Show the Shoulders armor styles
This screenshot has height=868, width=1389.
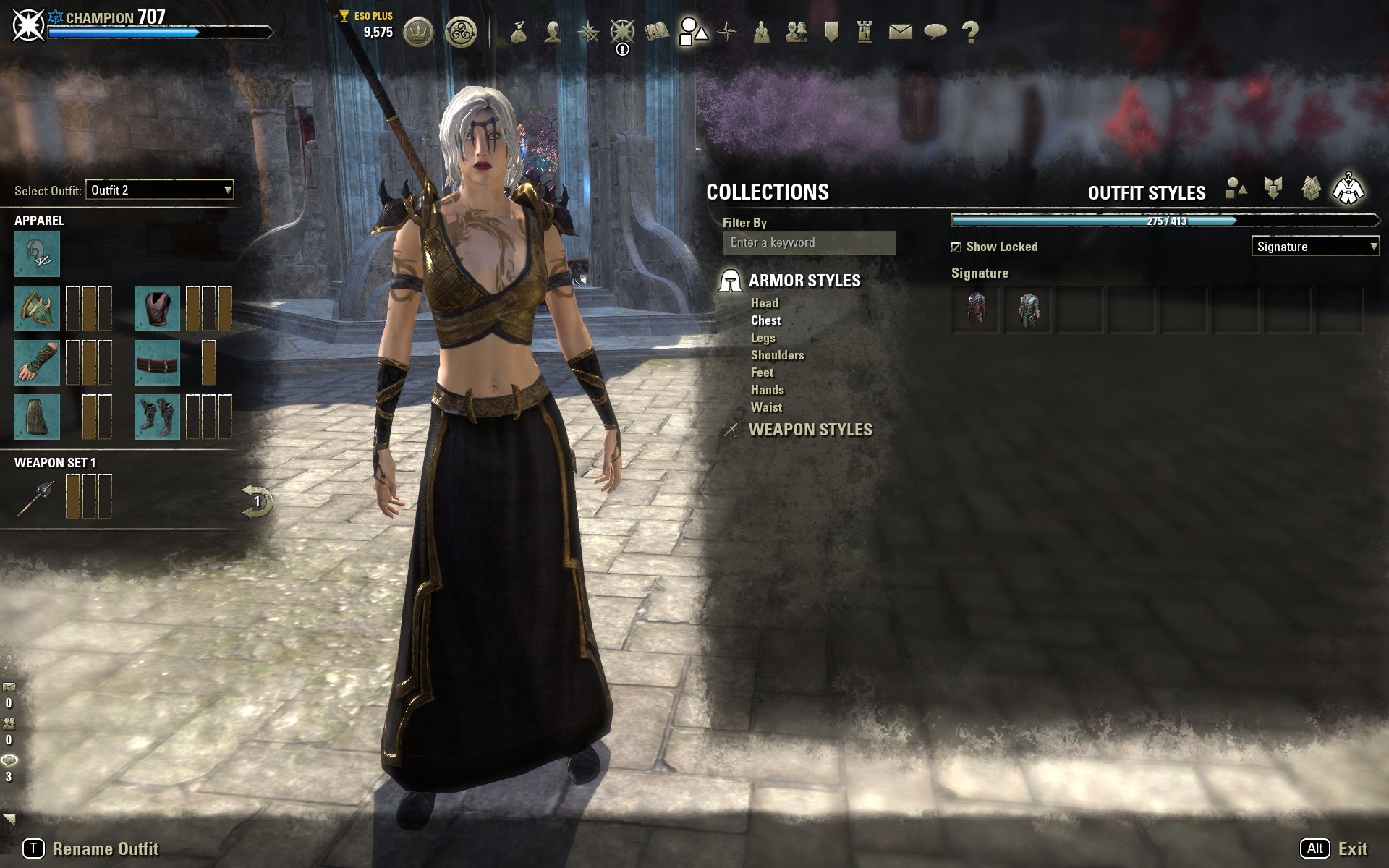point(777,355)
